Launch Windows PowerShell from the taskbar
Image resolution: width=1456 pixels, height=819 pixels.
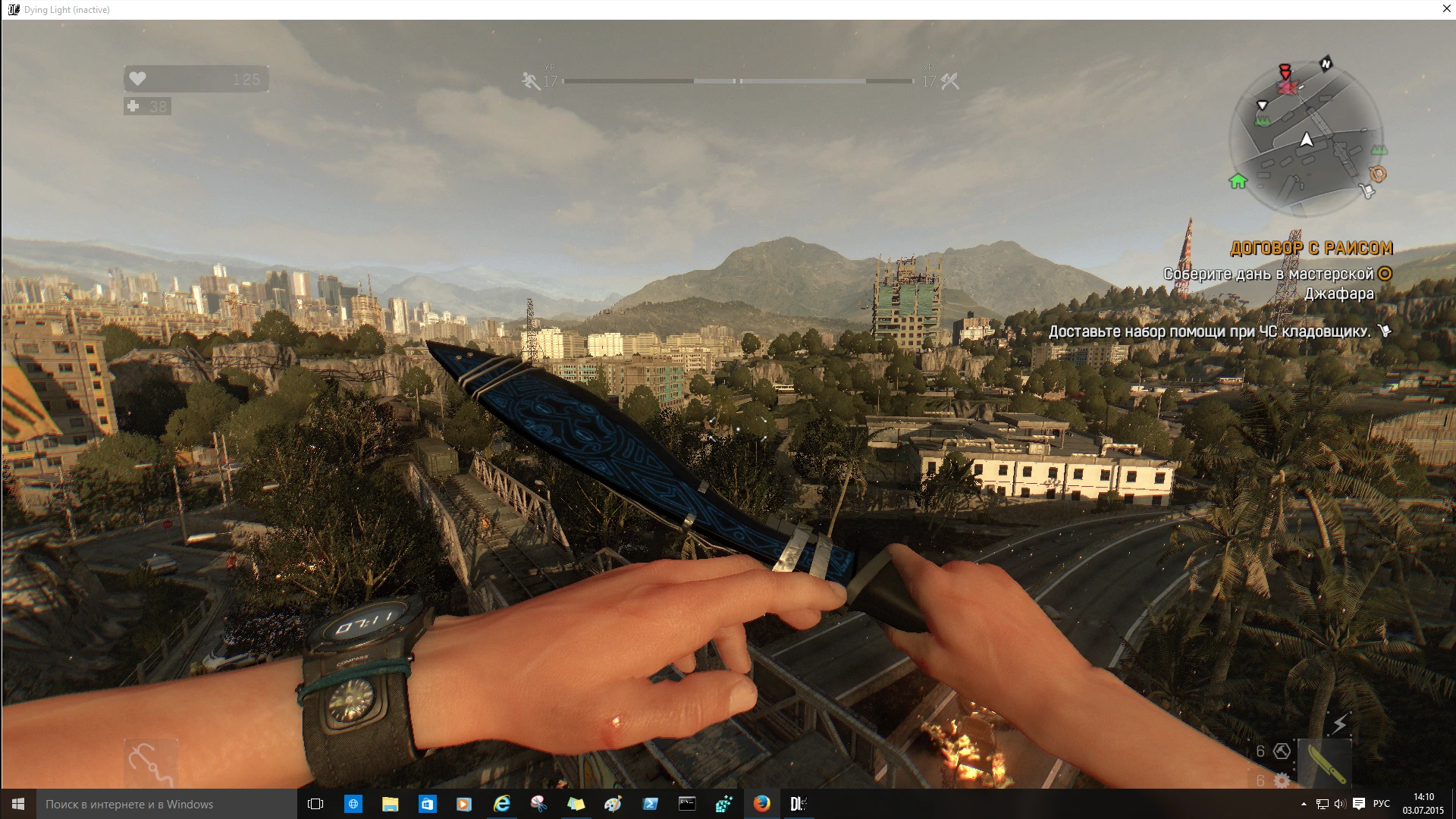(x=651, y=804)
